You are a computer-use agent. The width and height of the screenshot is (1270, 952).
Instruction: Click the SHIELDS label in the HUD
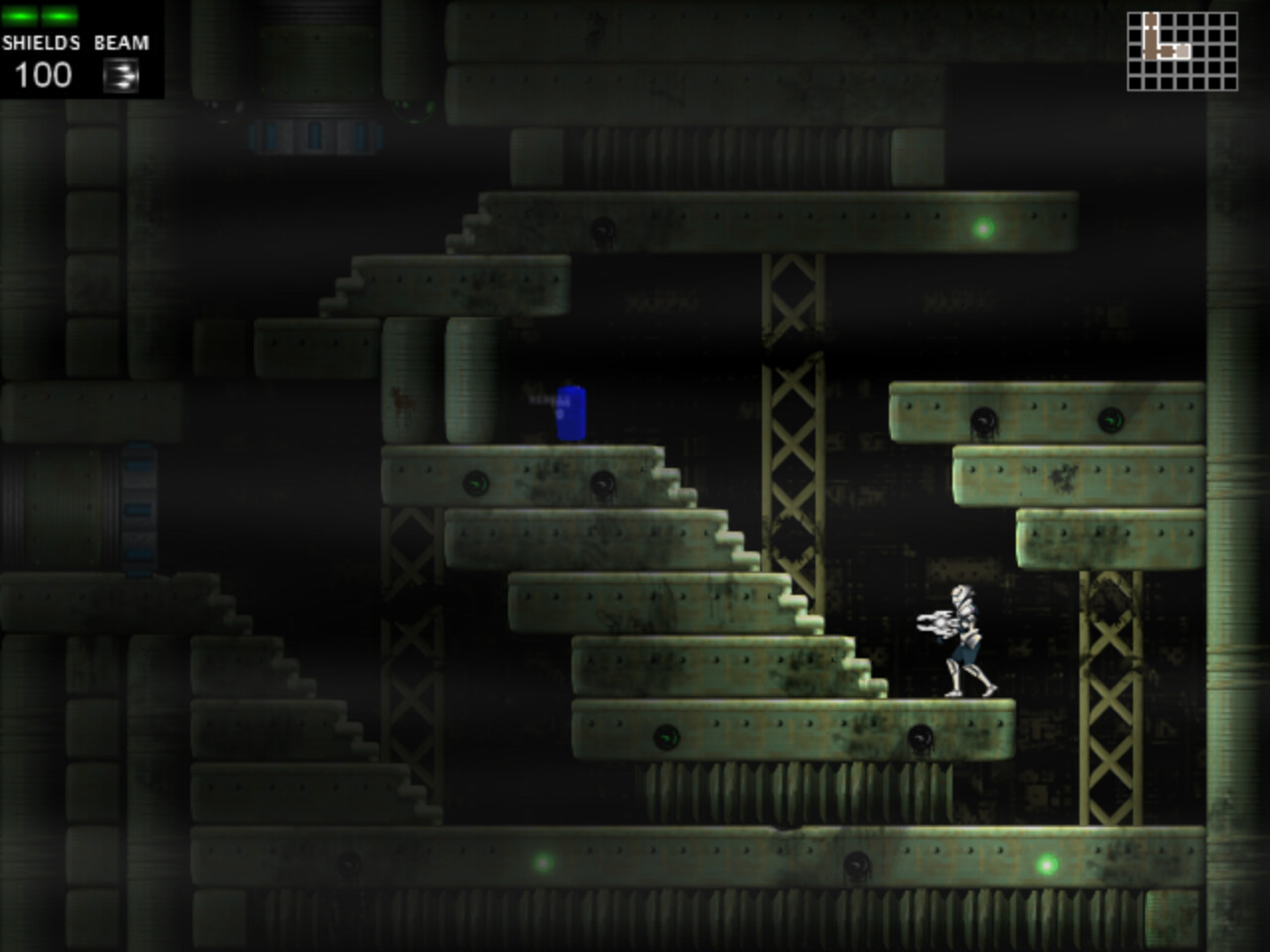click(41, 43)
